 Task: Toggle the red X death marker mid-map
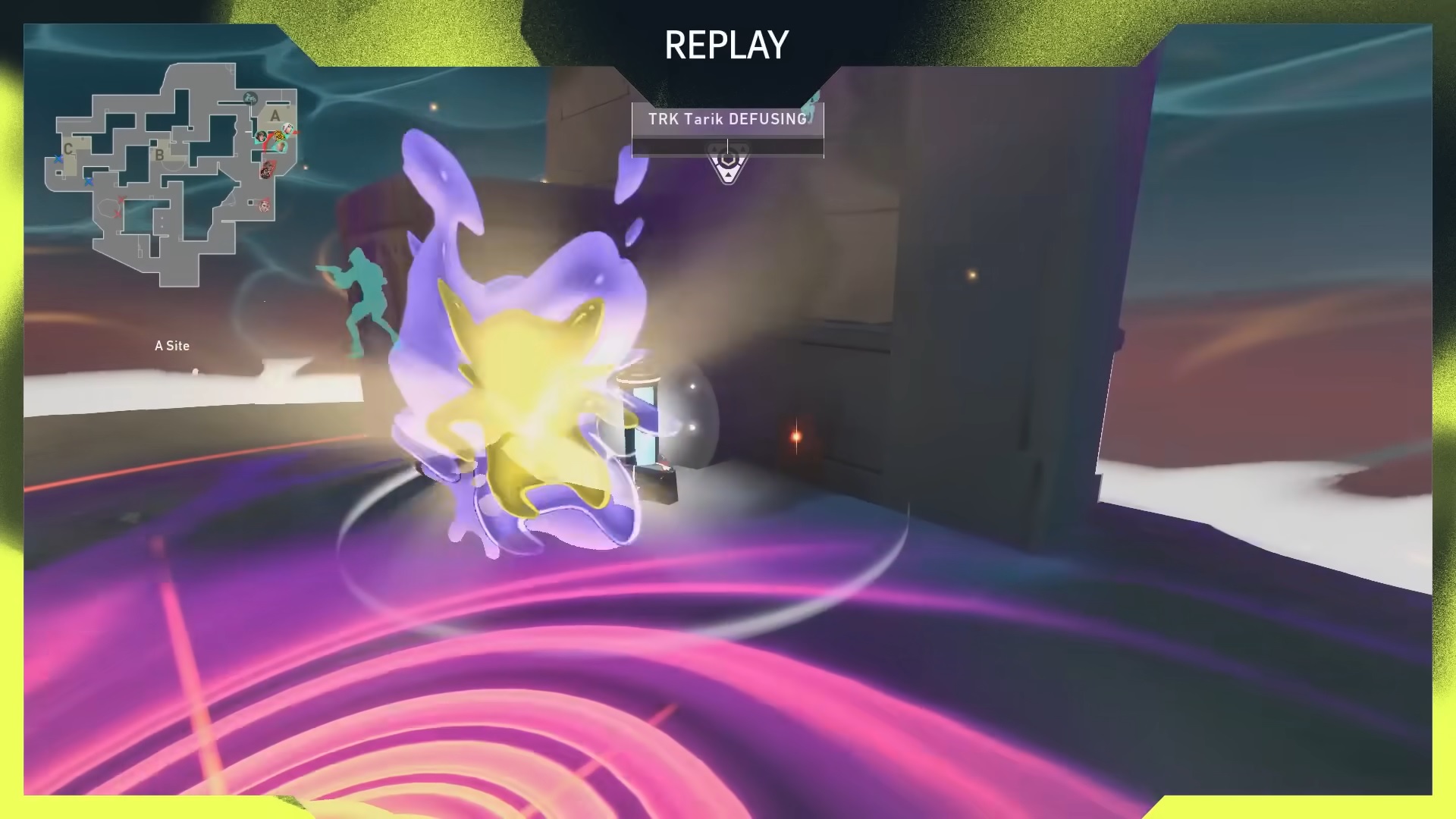[121, 198]
